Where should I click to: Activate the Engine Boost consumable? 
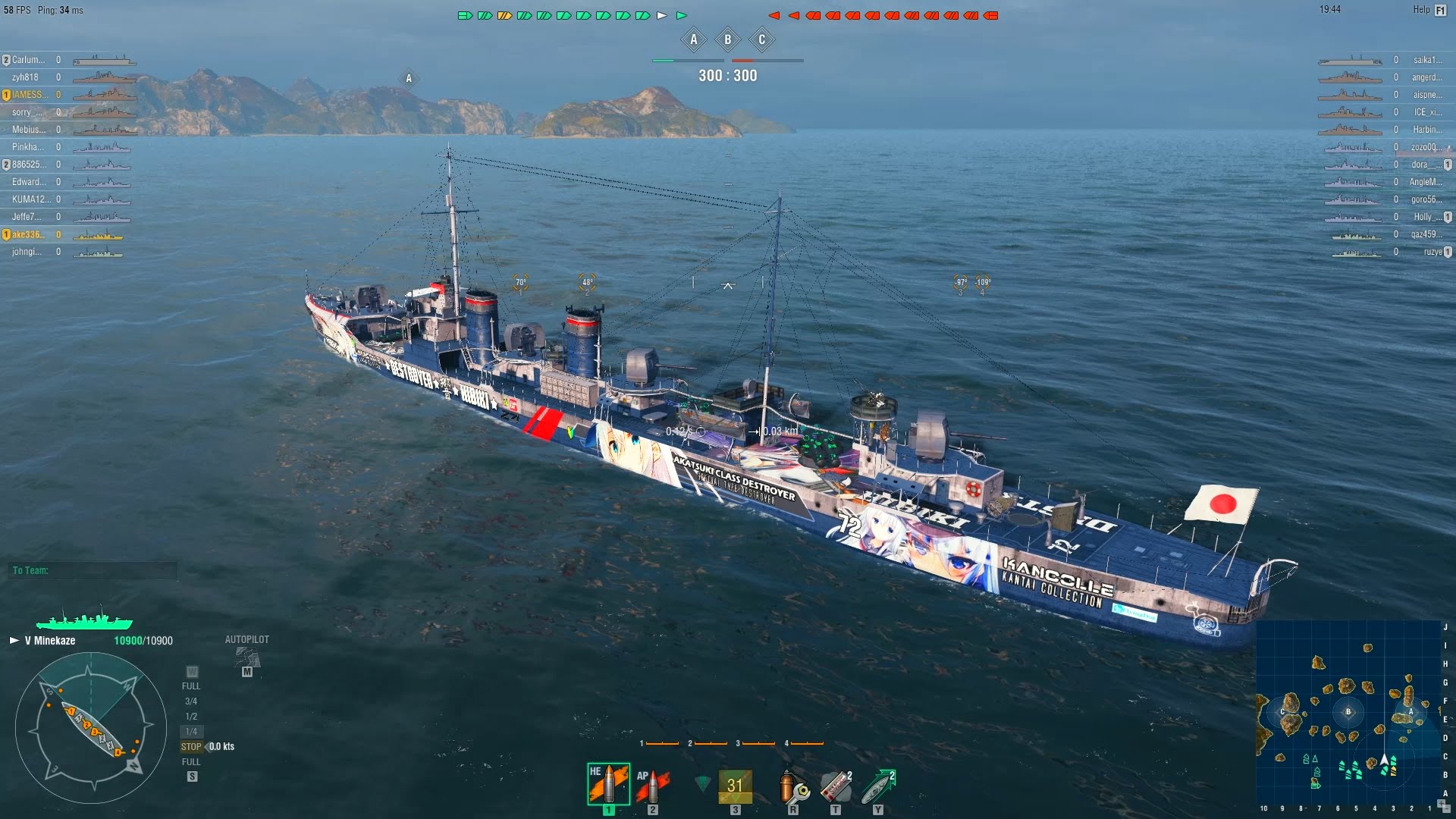click(878, 787)
